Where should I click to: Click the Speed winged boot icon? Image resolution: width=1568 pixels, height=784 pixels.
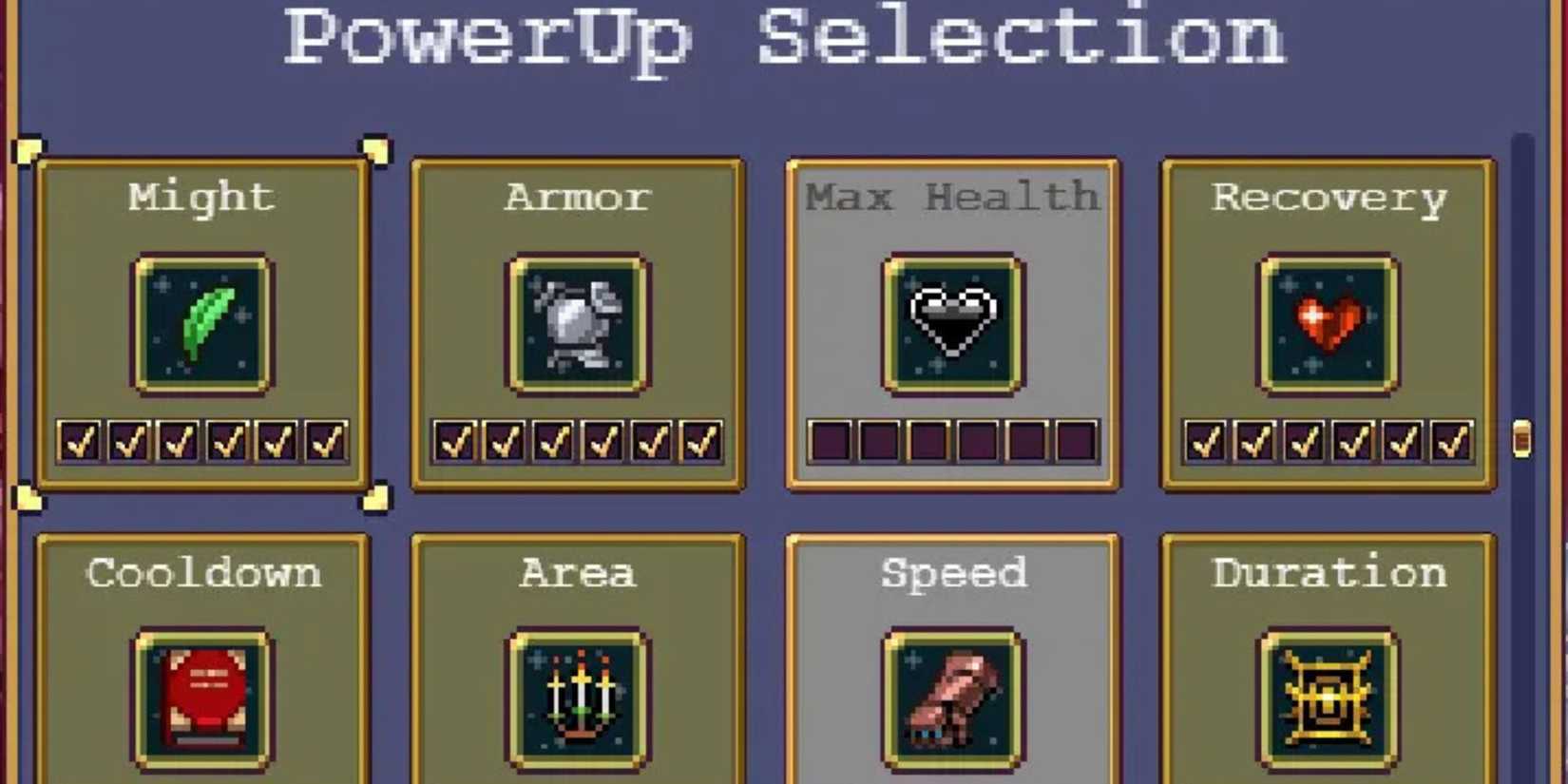click(x=953, y=697)
